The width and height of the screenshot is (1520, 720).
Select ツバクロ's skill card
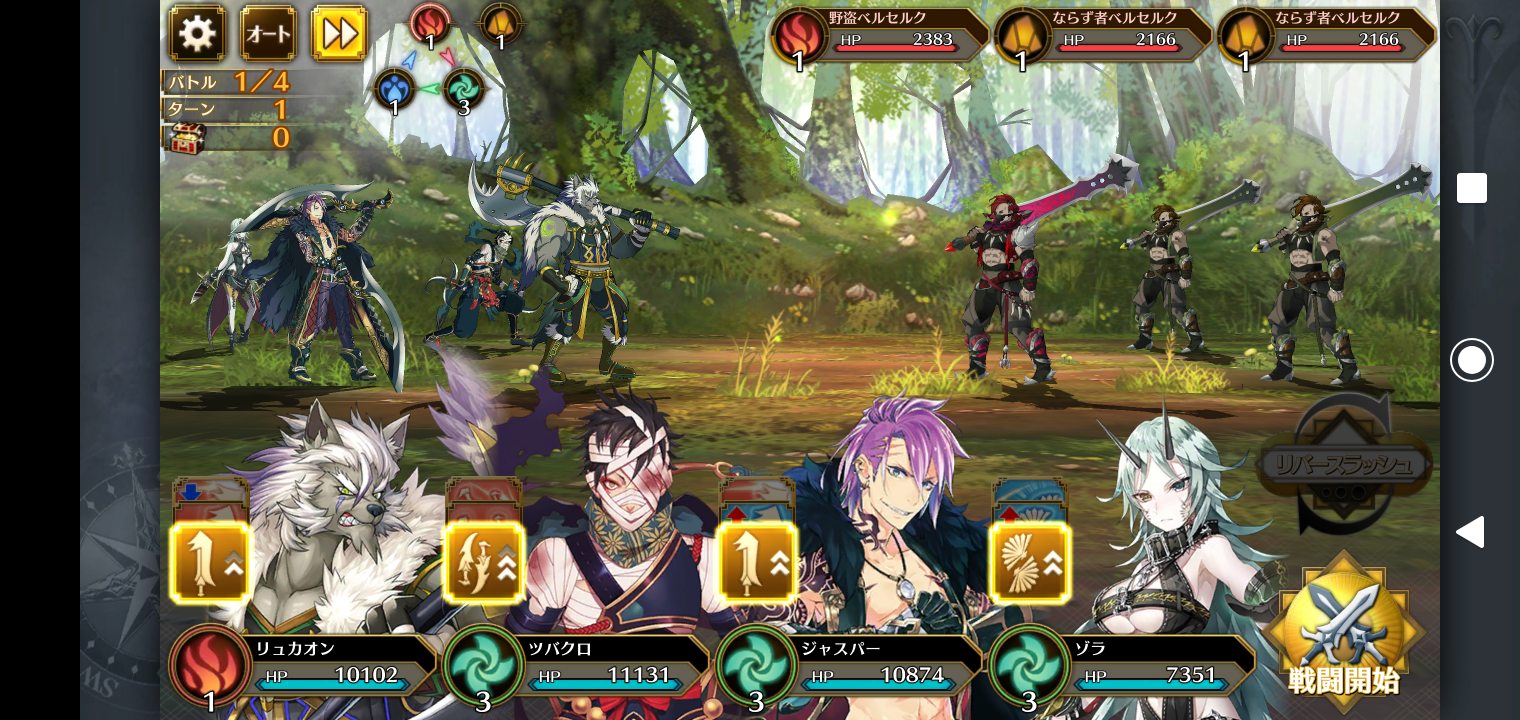[484, 562]
